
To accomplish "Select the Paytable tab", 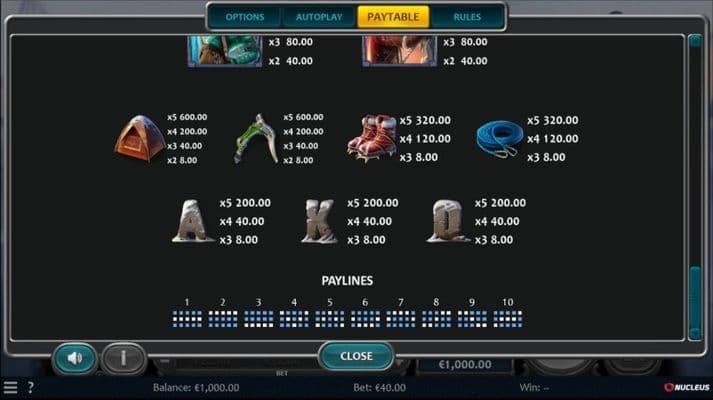I will tap(393, 17).
